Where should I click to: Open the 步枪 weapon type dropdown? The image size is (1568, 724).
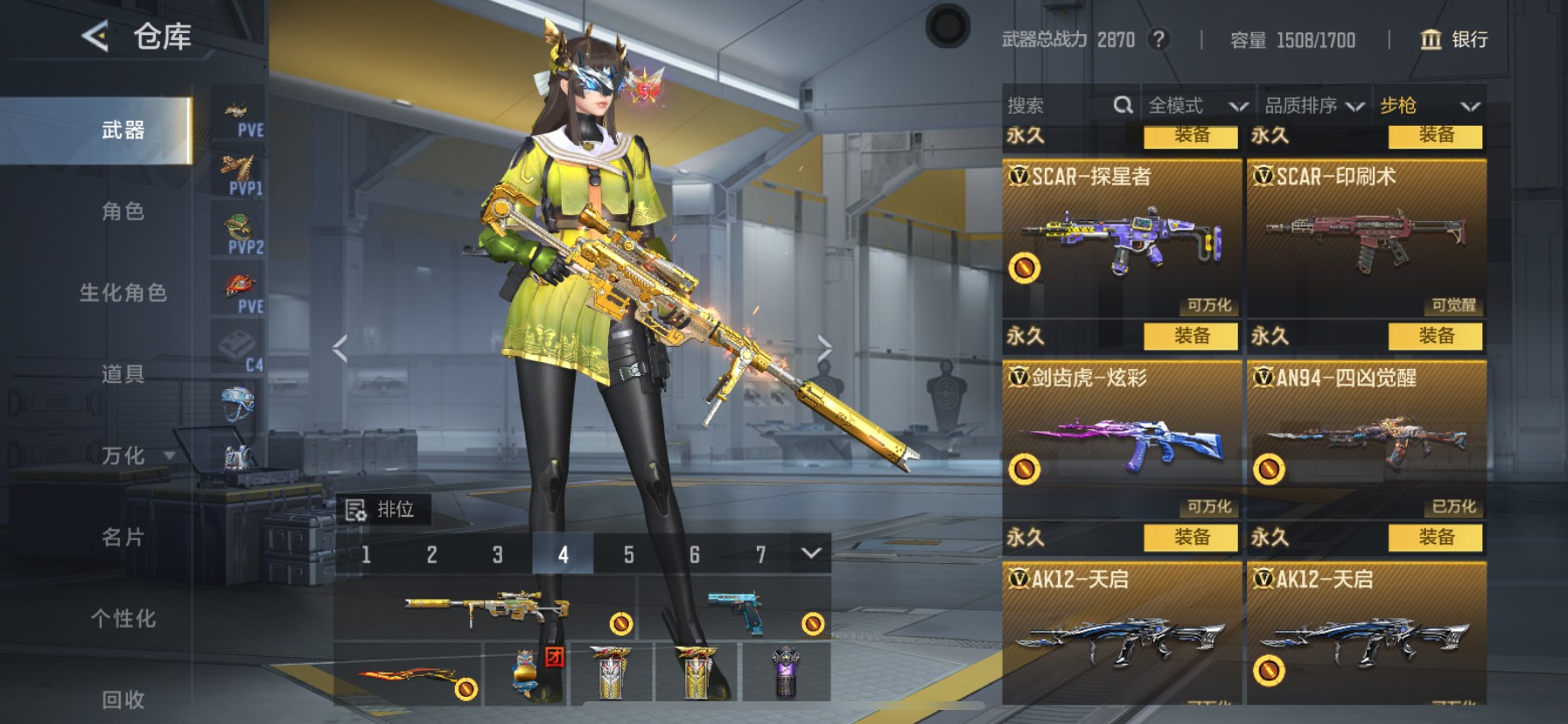(1429, 106)
